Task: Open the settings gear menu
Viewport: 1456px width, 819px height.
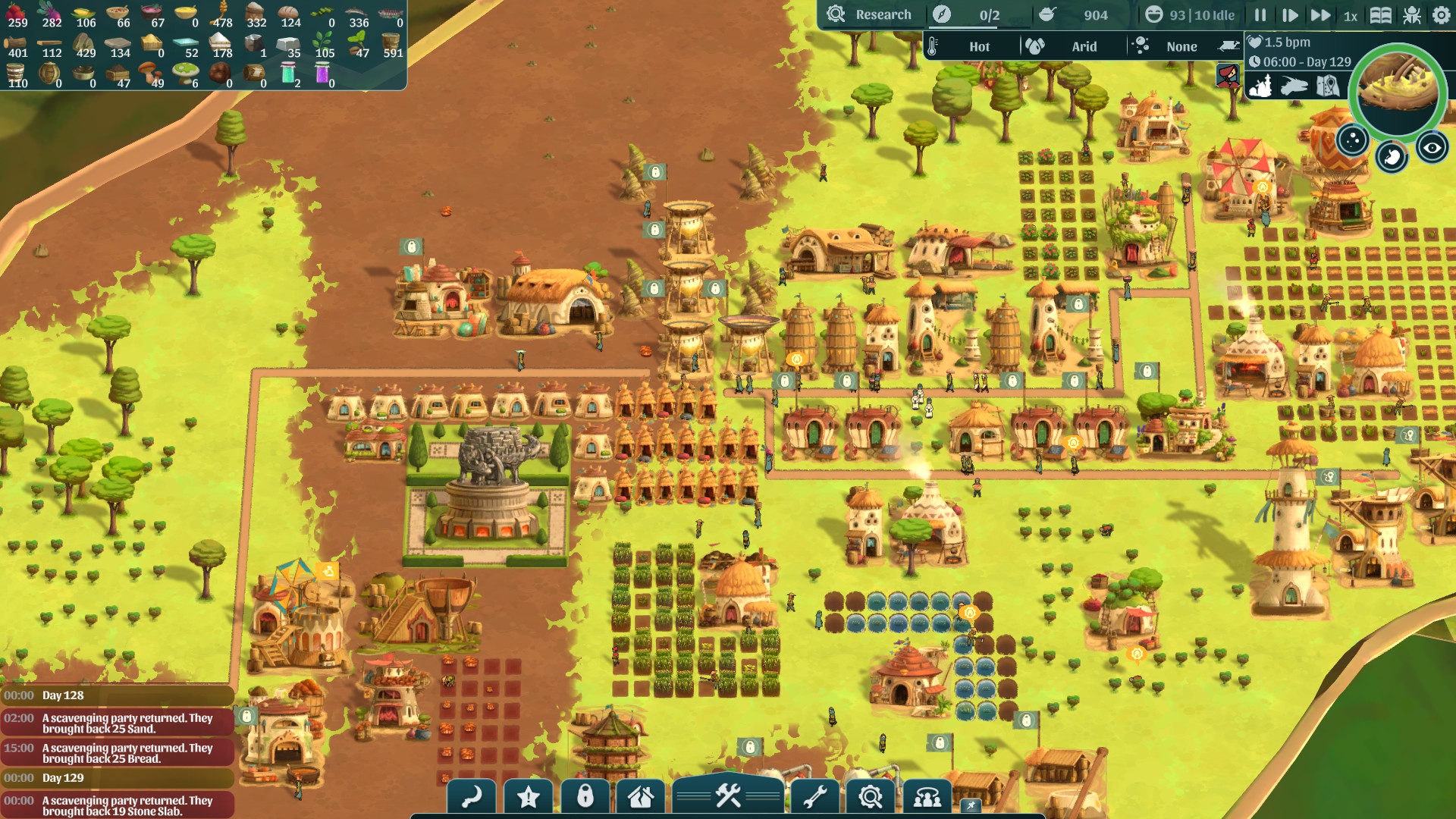Action: click(1442, 15)
